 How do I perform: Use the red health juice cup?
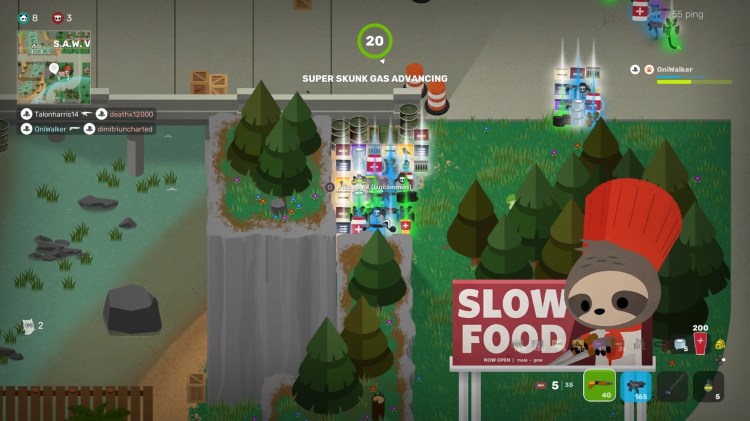[700, 345]
